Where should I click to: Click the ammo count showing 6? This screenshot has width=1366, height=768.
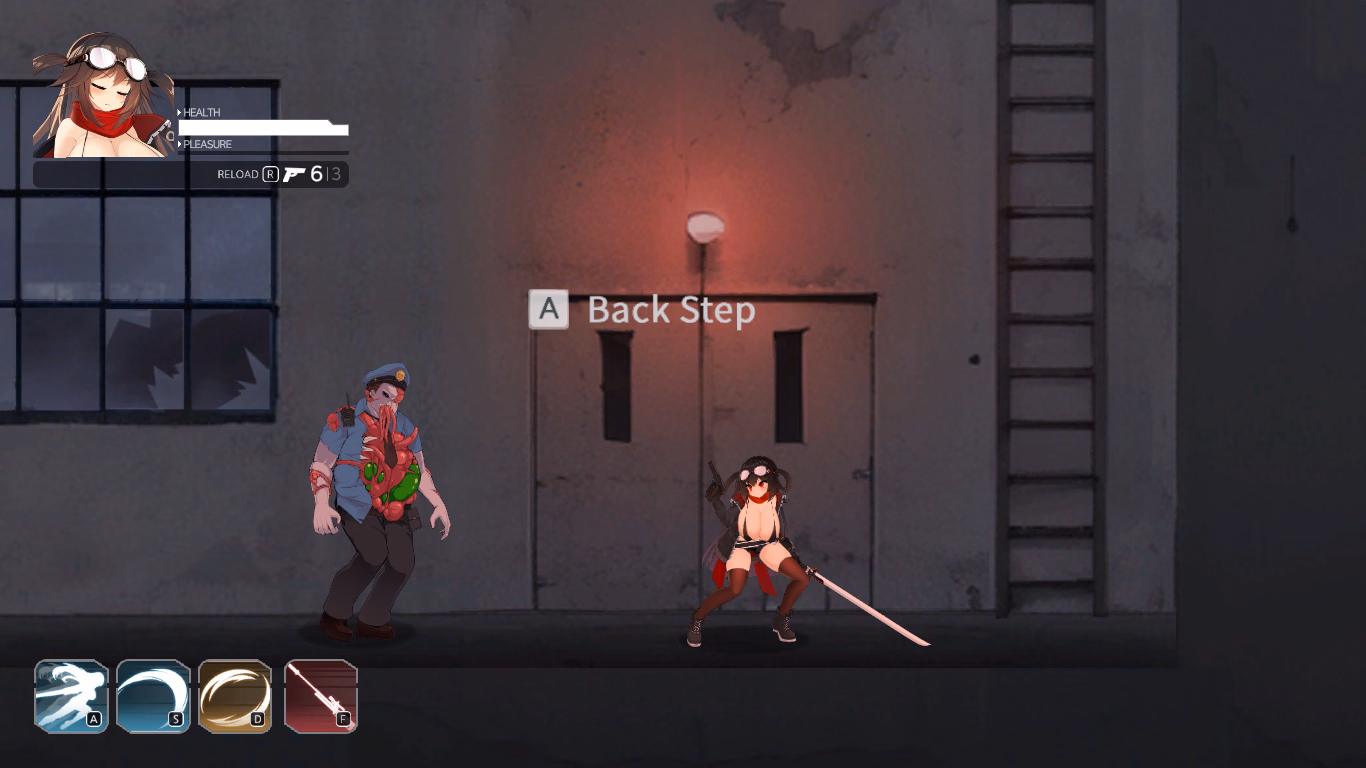click(x=315, y=172)
